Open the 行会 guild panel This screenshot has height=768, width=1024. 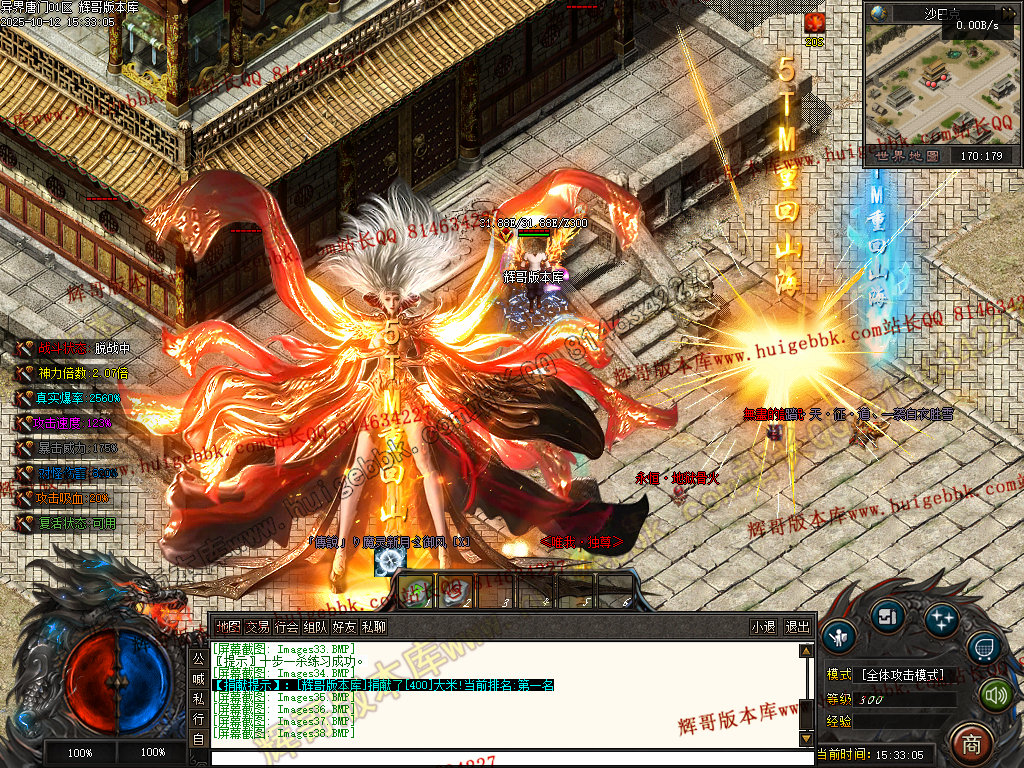(286, 627)
